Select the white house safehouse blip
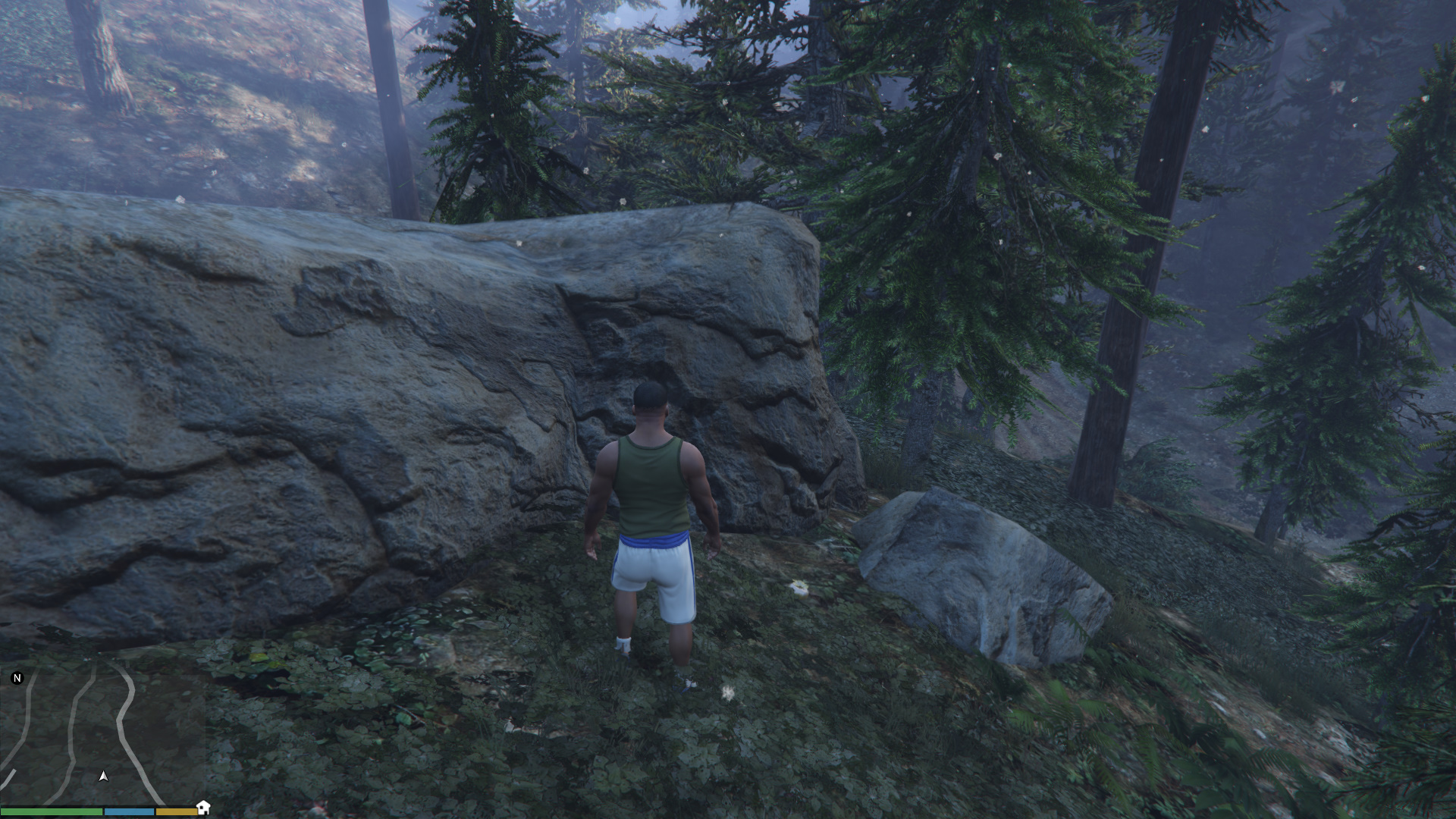This screenshot has width=1456, height=819. tap(202, 807)
